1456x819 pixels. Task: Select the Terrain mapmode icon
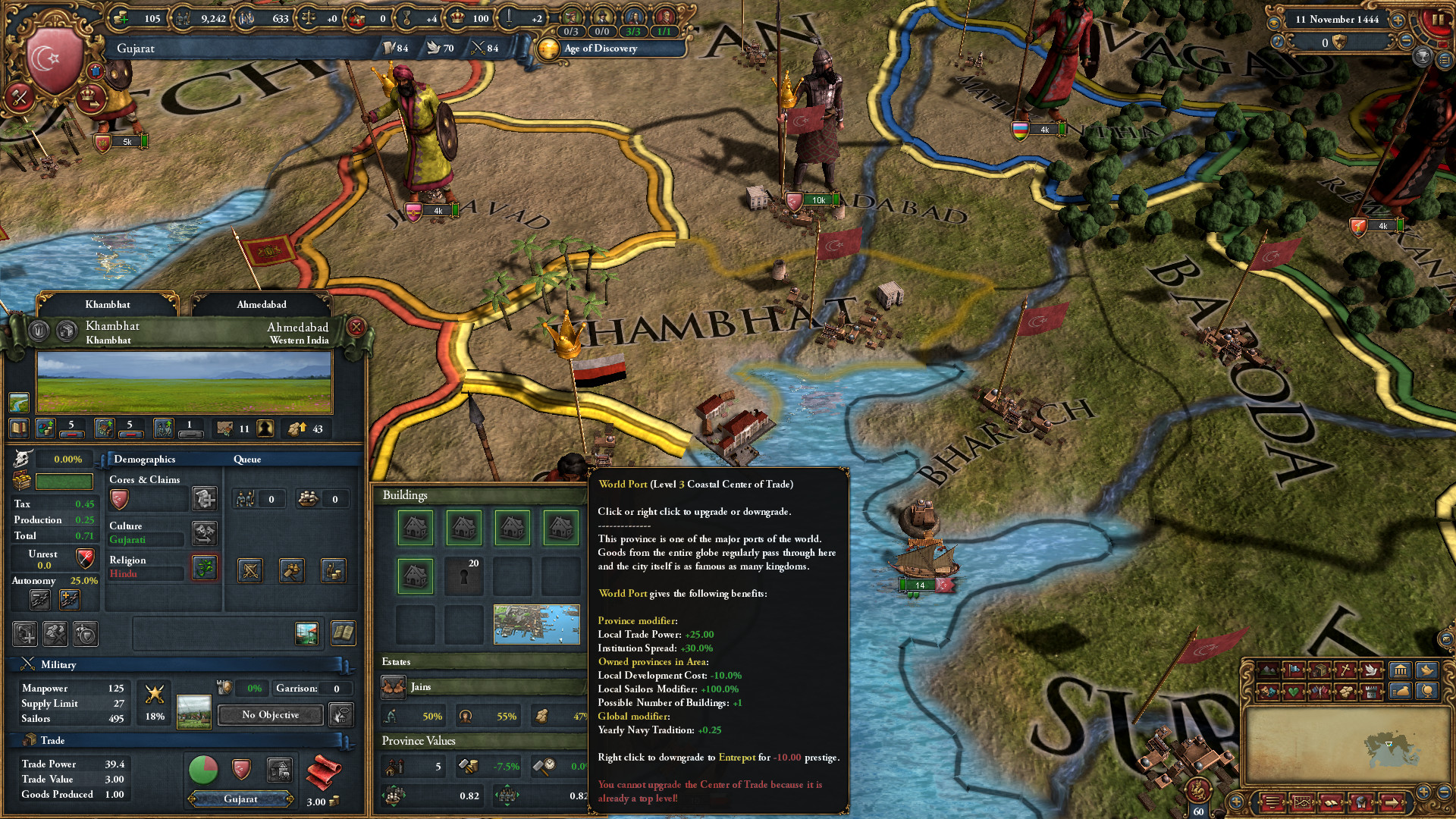click(x=1268, y=671)
